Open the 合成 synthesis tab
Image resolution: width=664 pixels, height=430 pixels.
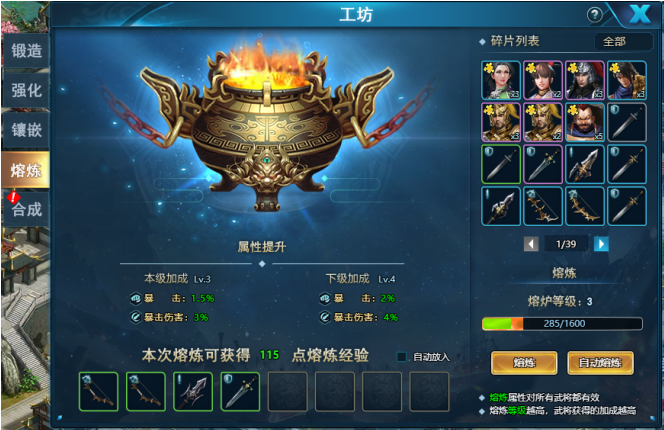(x=24, y=209)
